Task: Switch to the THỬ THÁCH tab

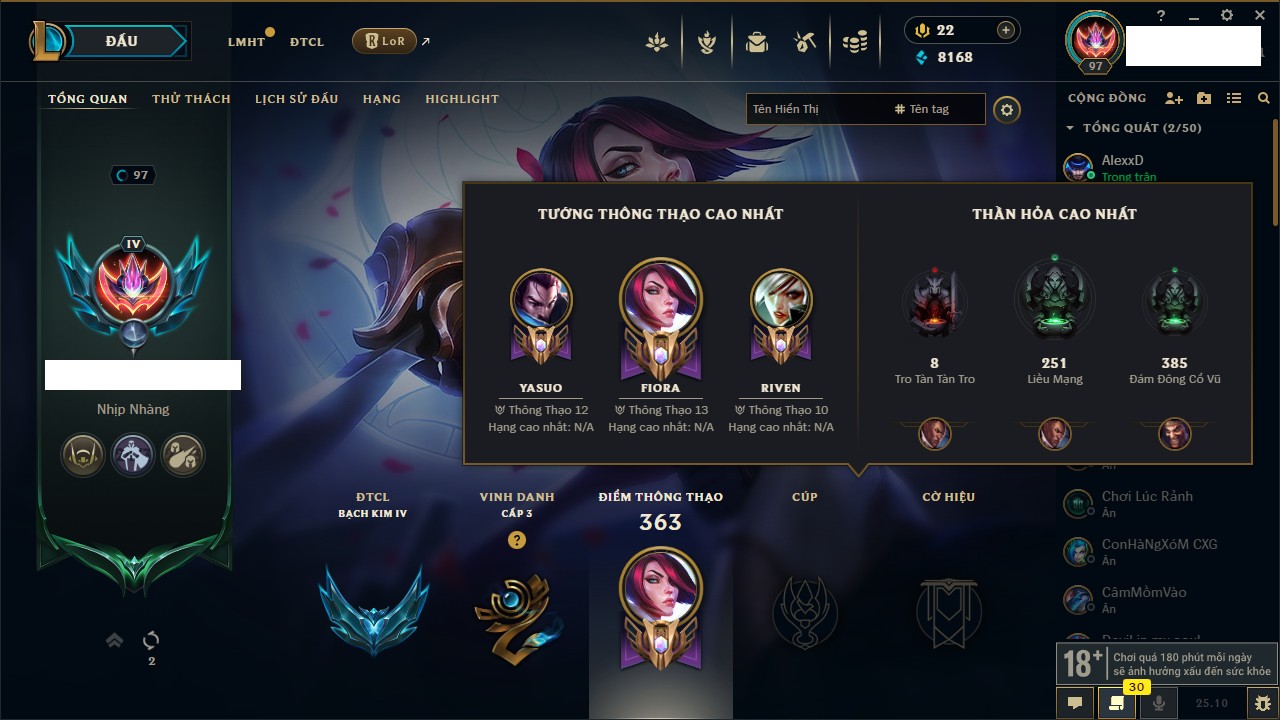Action: [x=191, y=99]
